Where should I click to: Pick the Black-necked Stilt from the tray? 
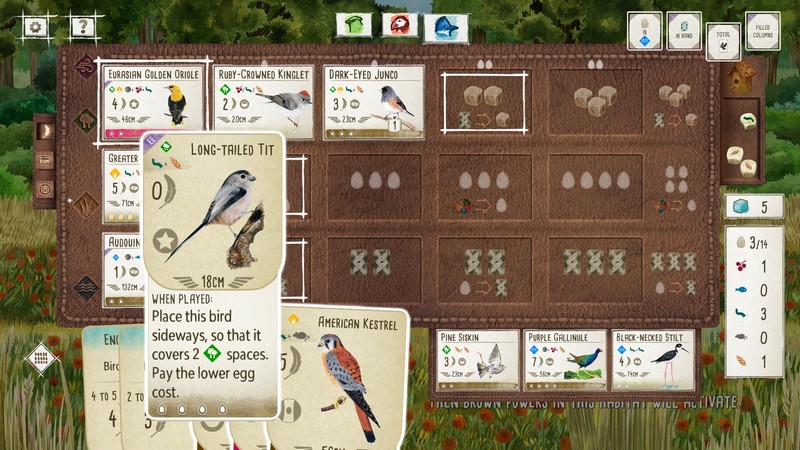pos(653,360)
